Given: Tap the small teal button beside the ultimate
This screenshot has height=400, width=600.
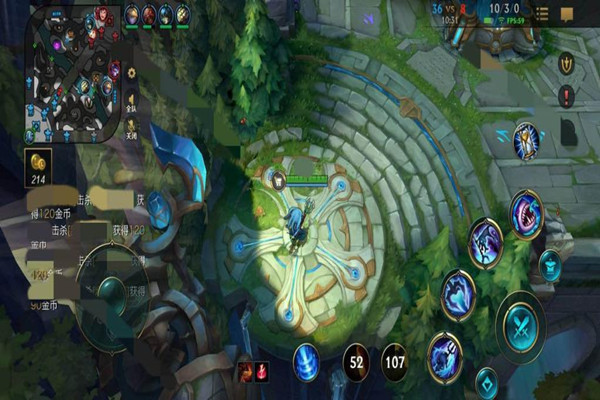Looking at the screenshot, I should pos(550,263).
